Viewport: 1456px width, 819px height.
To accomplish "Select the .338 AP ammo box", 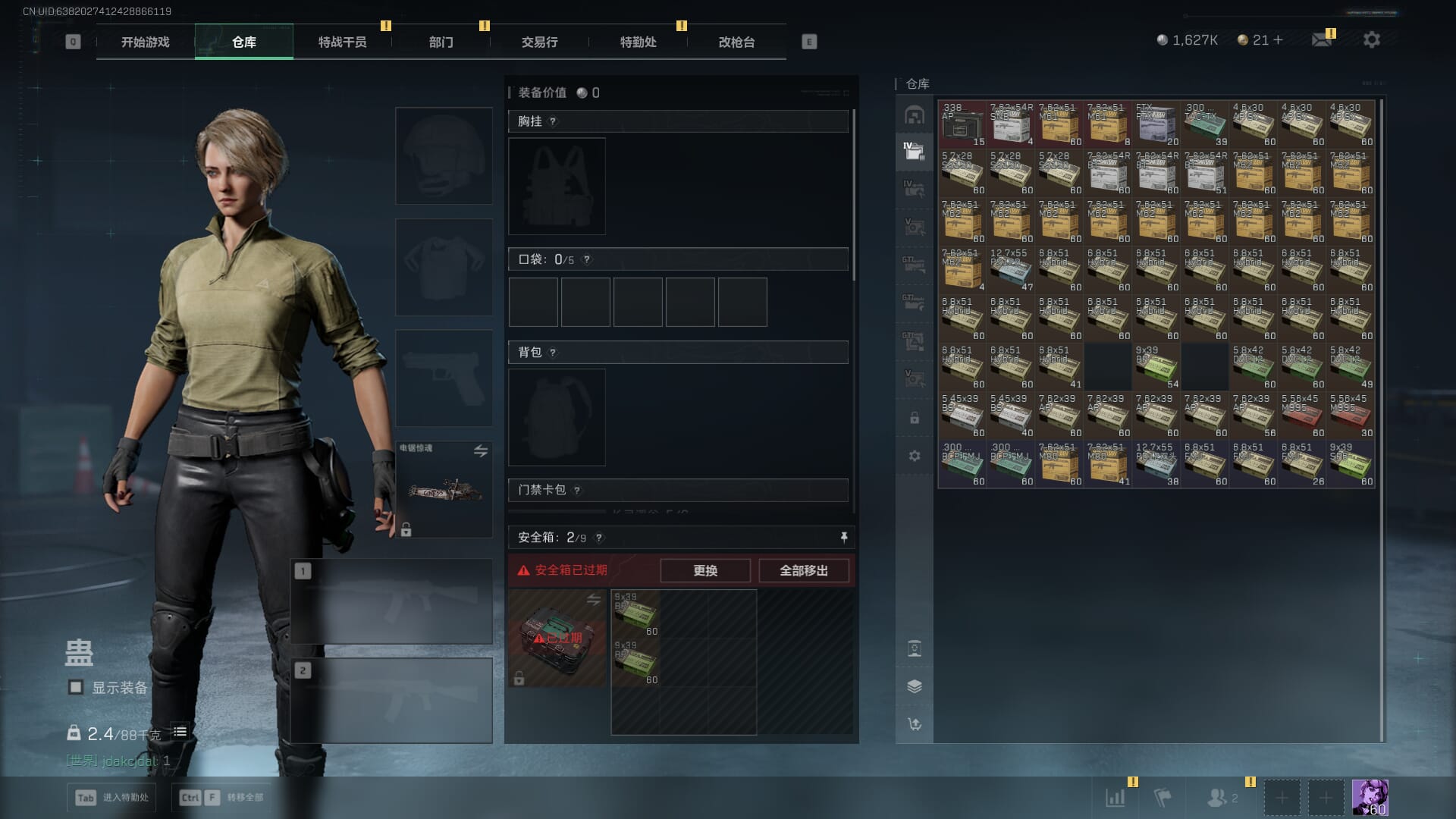I will tap(962, 124).
